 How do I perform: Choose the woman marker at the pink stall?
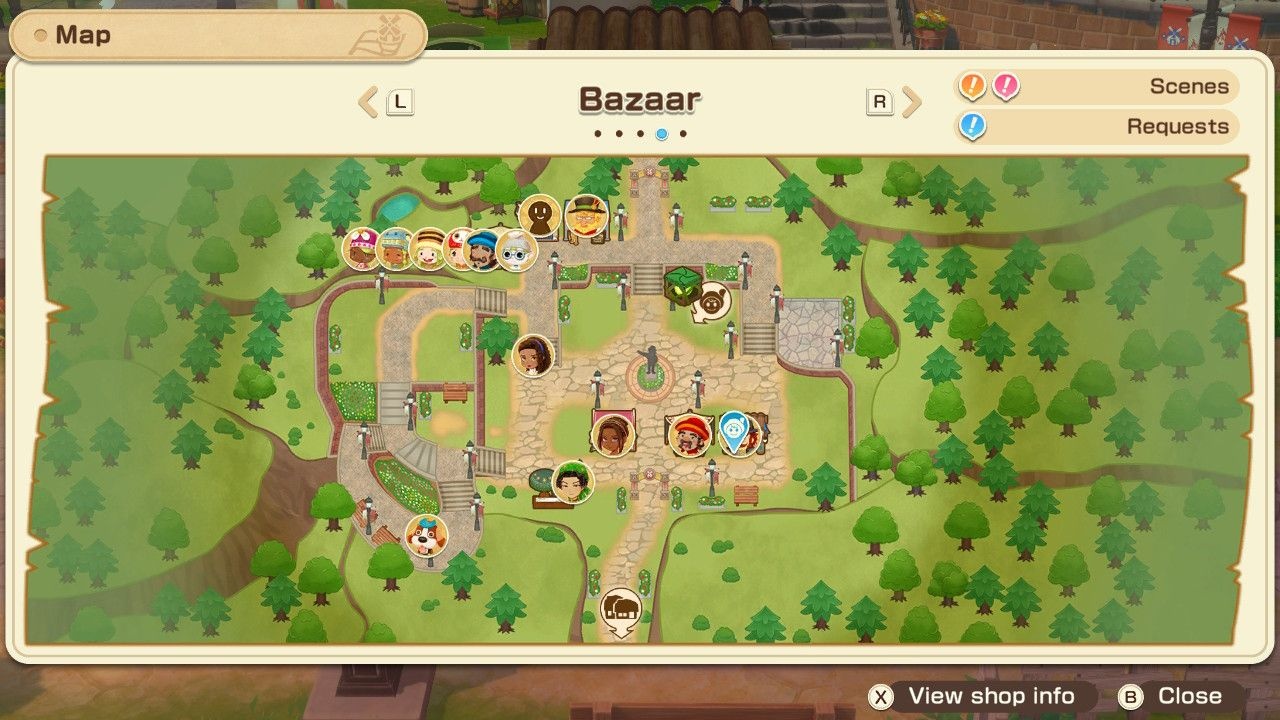[611, 435]
